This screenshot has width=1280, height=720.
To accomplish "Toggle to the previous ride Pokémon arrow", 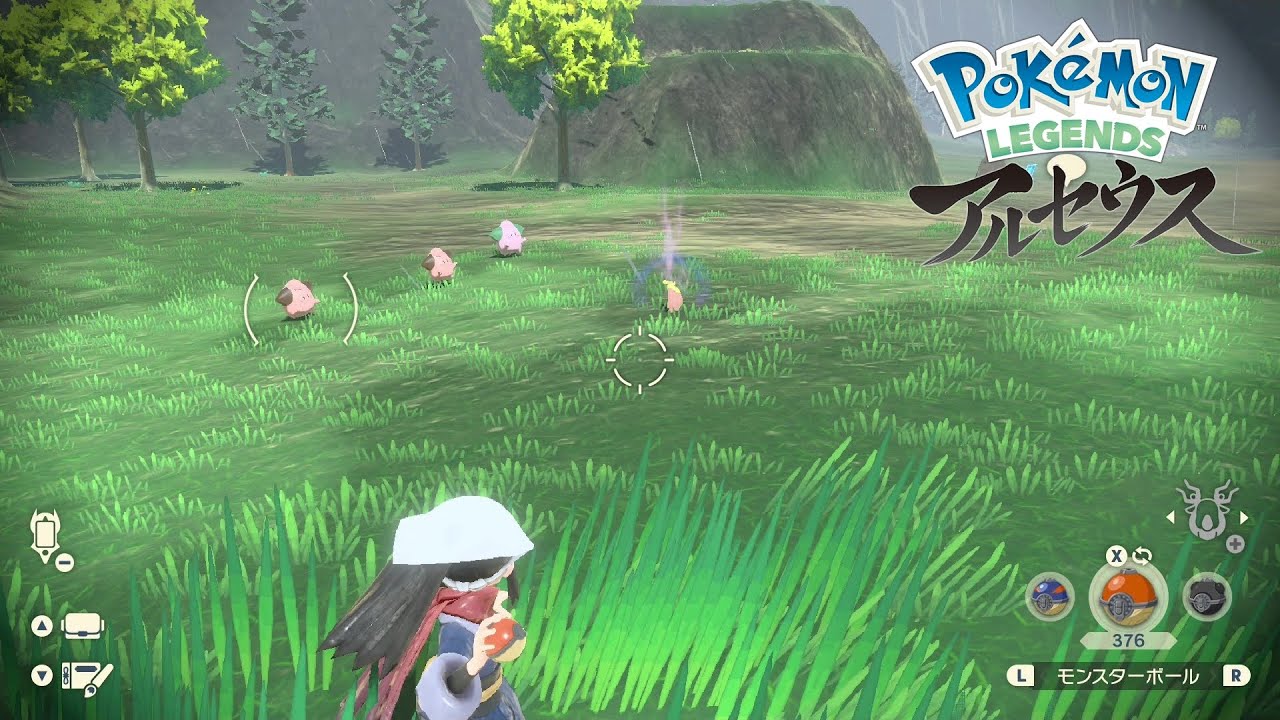I will (x=1169, y=516).
